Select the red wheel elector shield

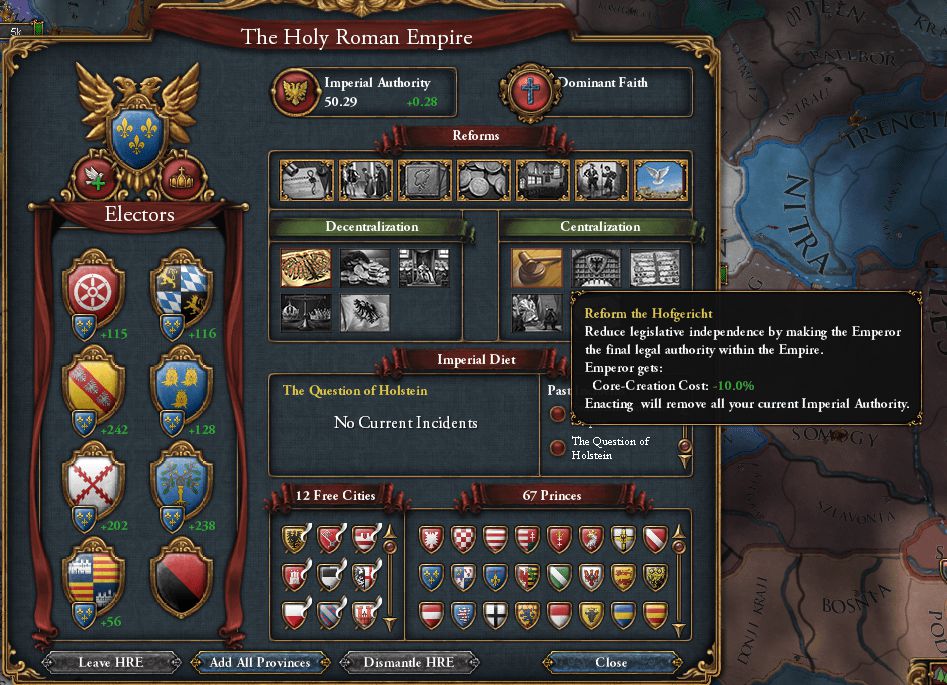(93, 289)
